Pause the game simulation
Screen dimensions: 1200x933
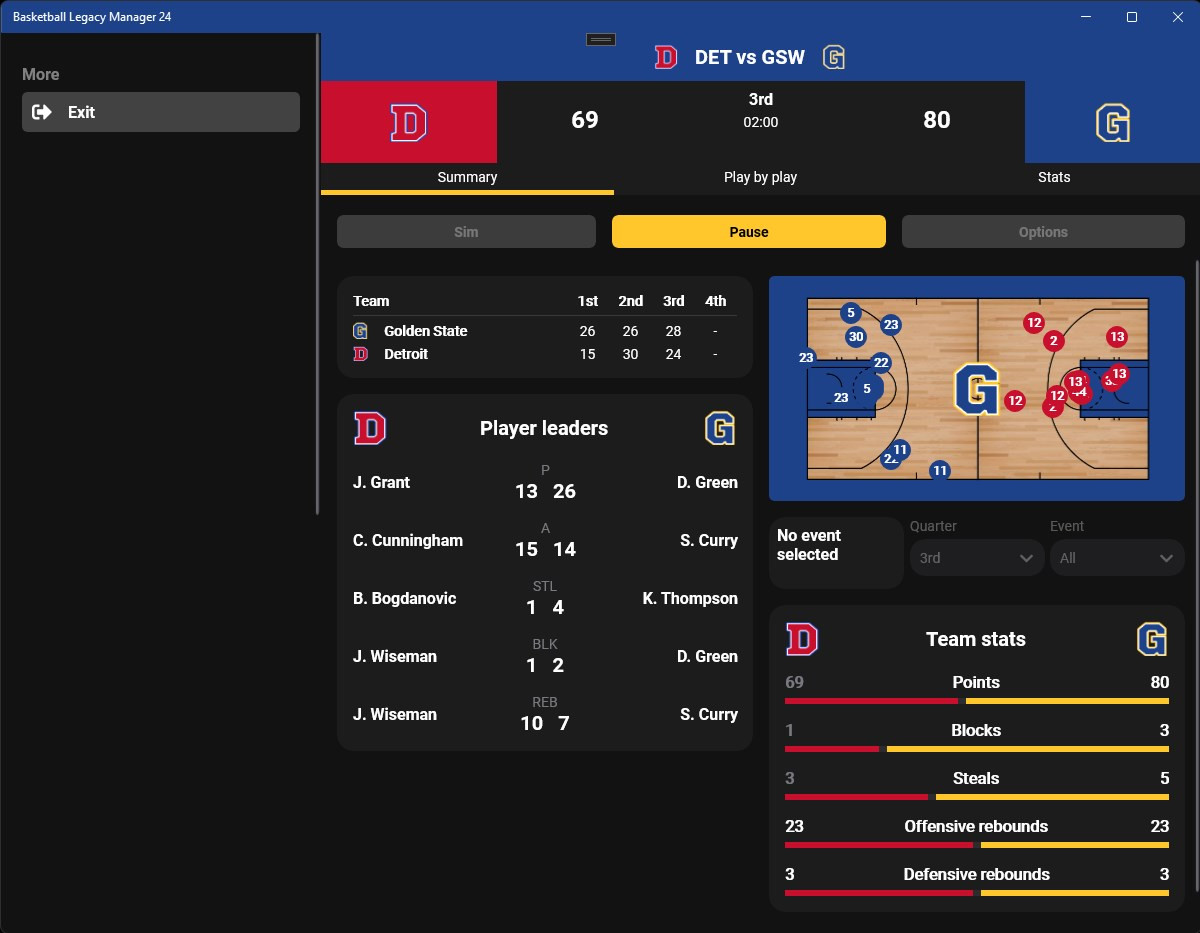[x=748, y=232]
